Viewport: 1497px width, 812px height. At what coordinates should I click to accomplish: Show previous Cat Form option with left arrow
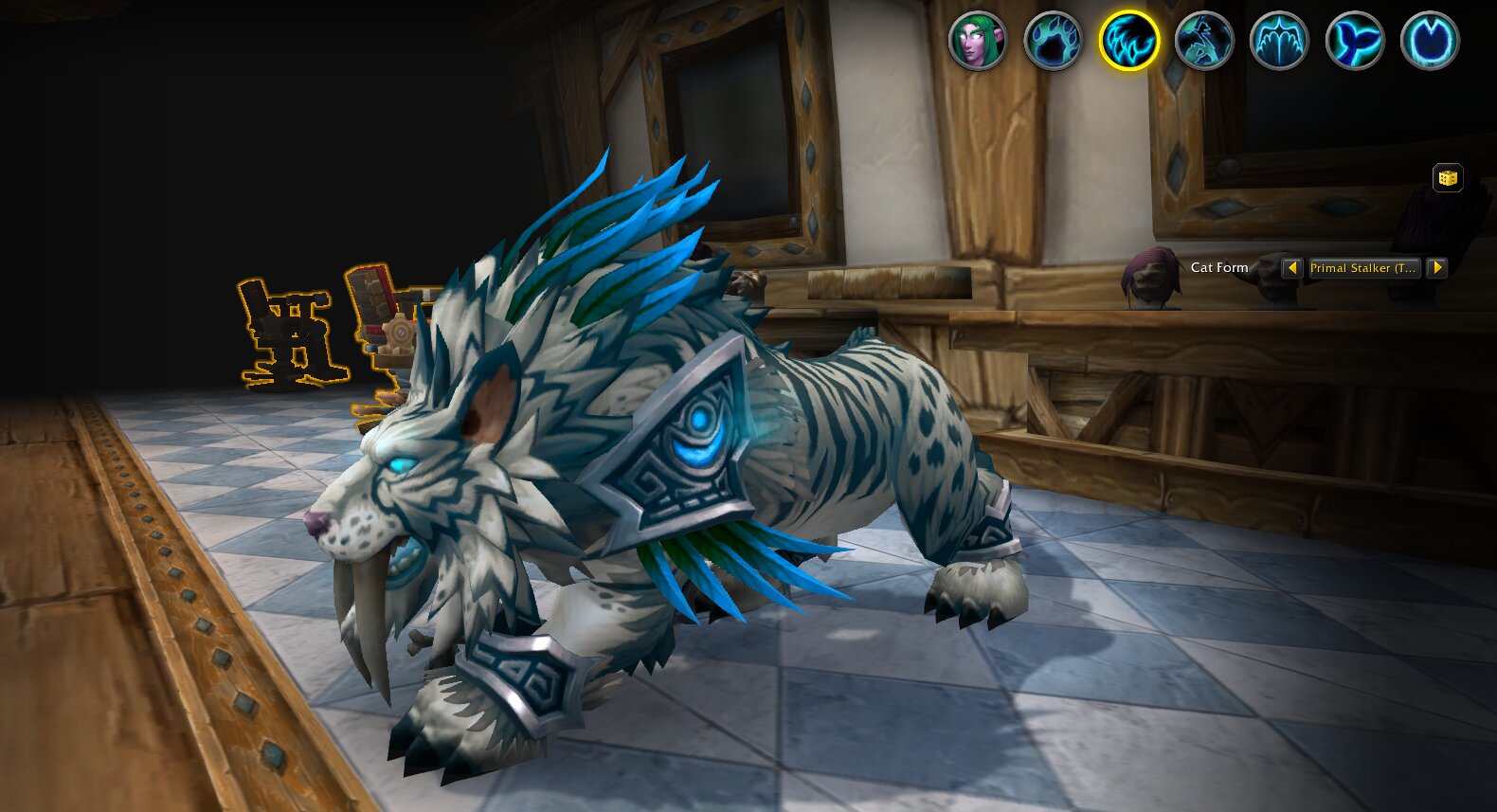1291,268
